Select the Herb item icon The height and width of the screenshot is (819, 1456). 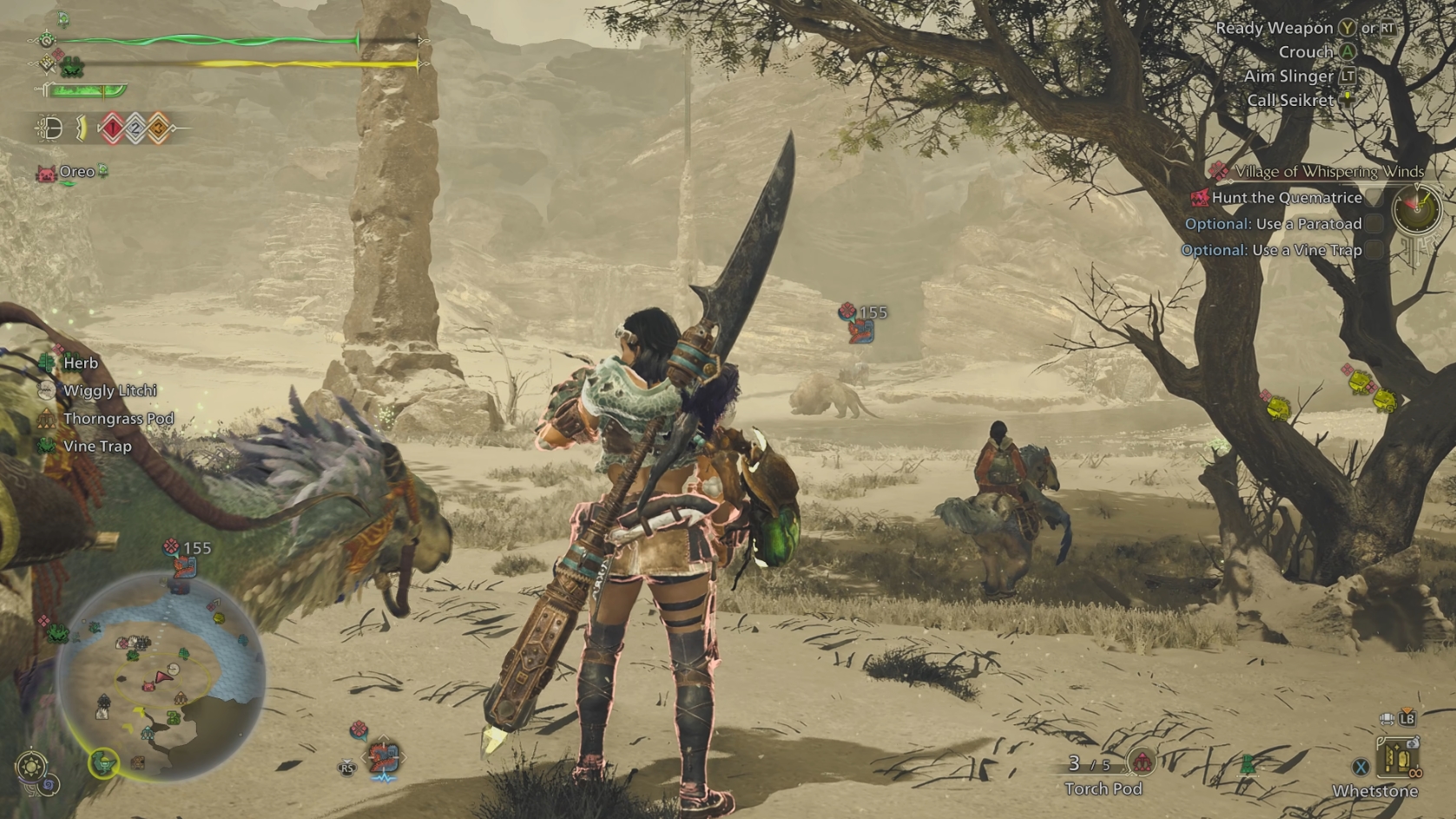tap(45, 362)
